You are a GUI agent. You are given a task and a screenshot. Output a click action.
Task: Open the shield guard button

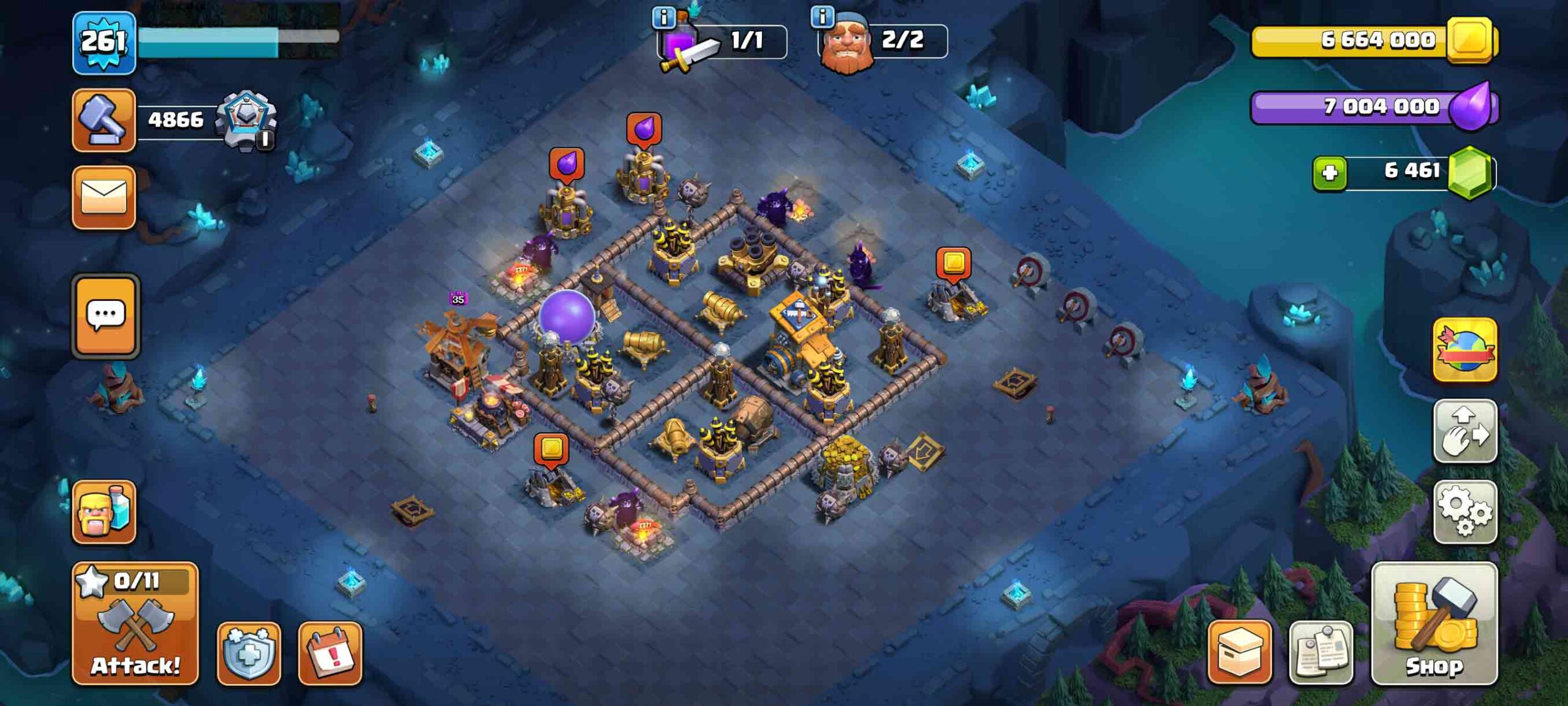click(x=249, y=653)
